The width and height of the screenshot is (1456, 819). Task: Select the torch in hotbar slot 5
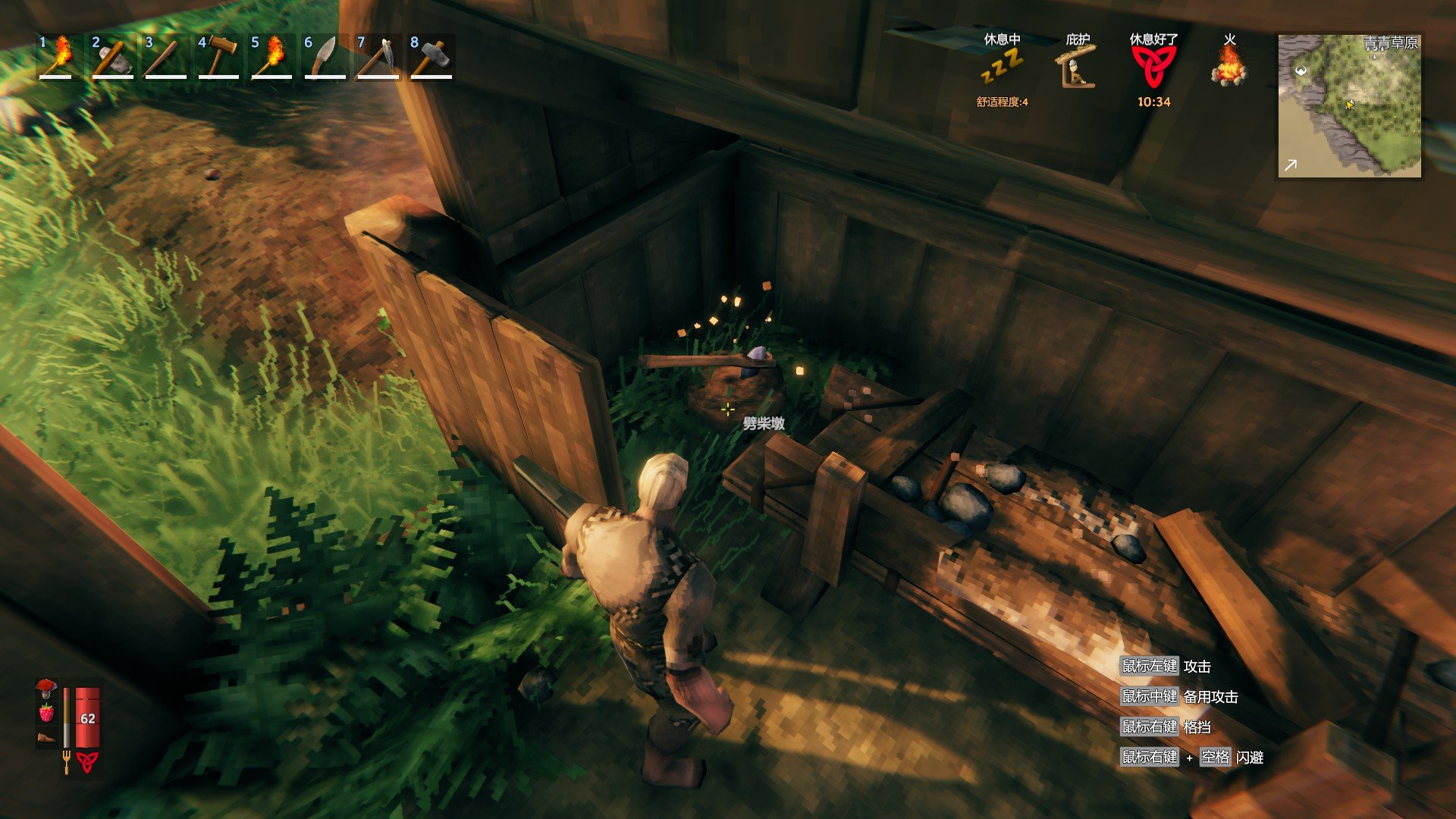tap(271, 57)
